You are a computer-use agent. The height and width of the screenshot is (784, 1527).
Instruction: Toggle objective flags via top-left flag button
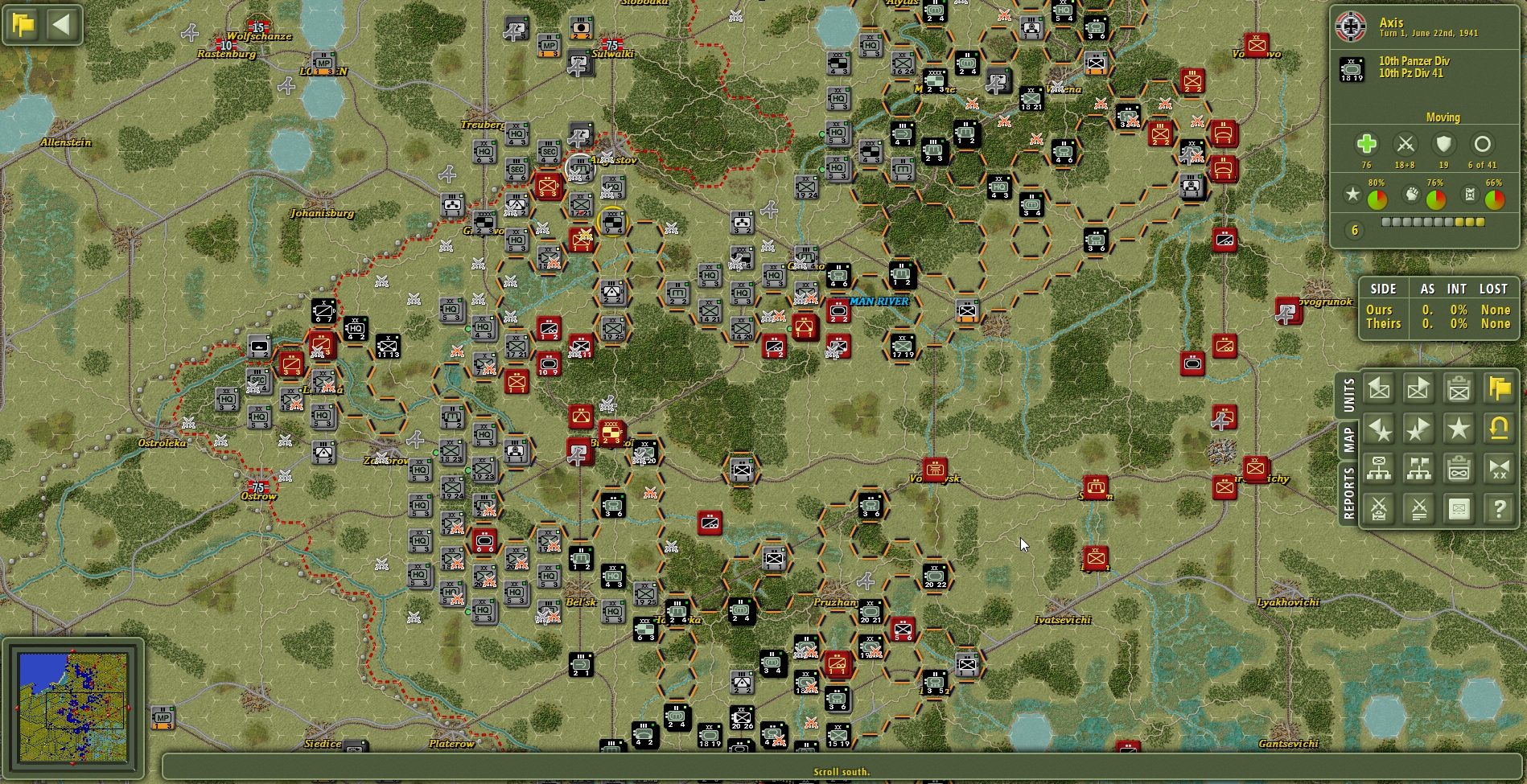click(x=24, y=24)
